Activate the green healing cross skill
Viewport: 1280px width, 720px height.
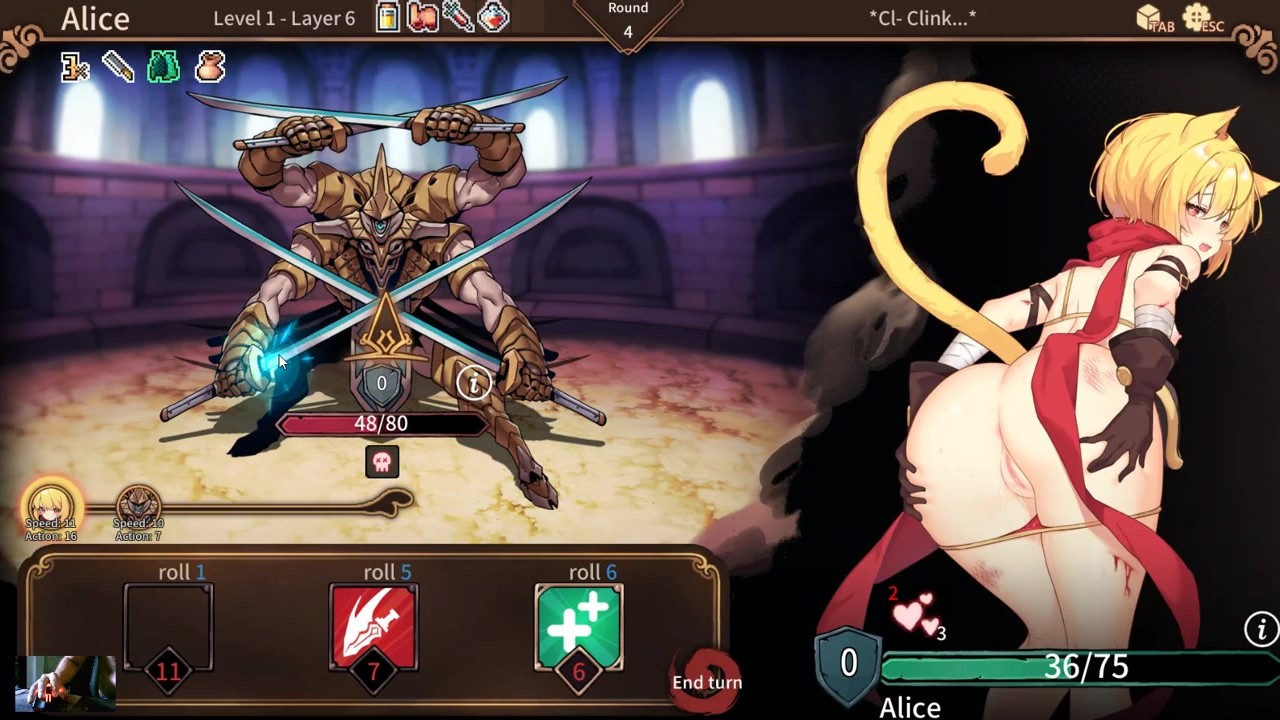(579, 627)
